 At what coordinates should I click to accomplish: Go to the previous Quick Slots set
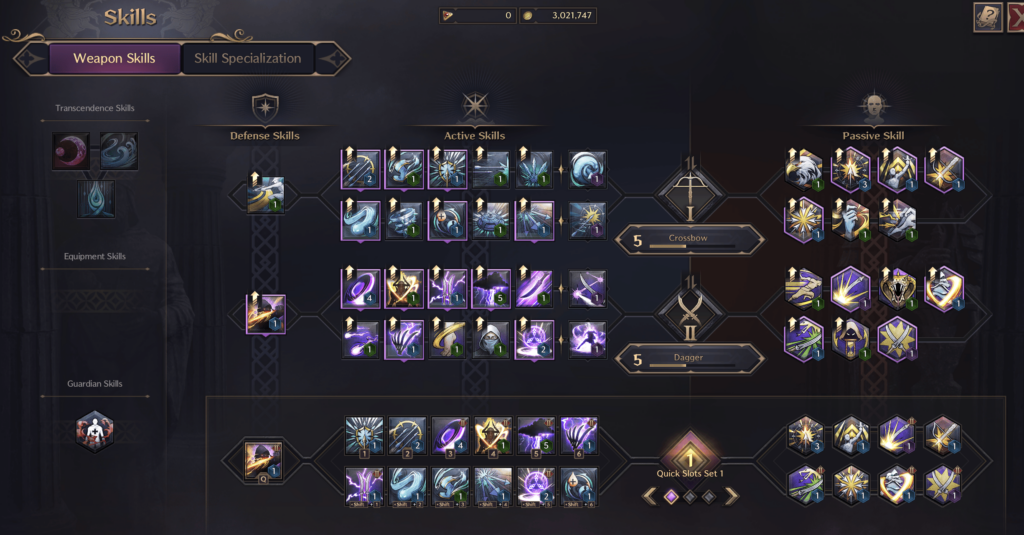pos(648,496)
